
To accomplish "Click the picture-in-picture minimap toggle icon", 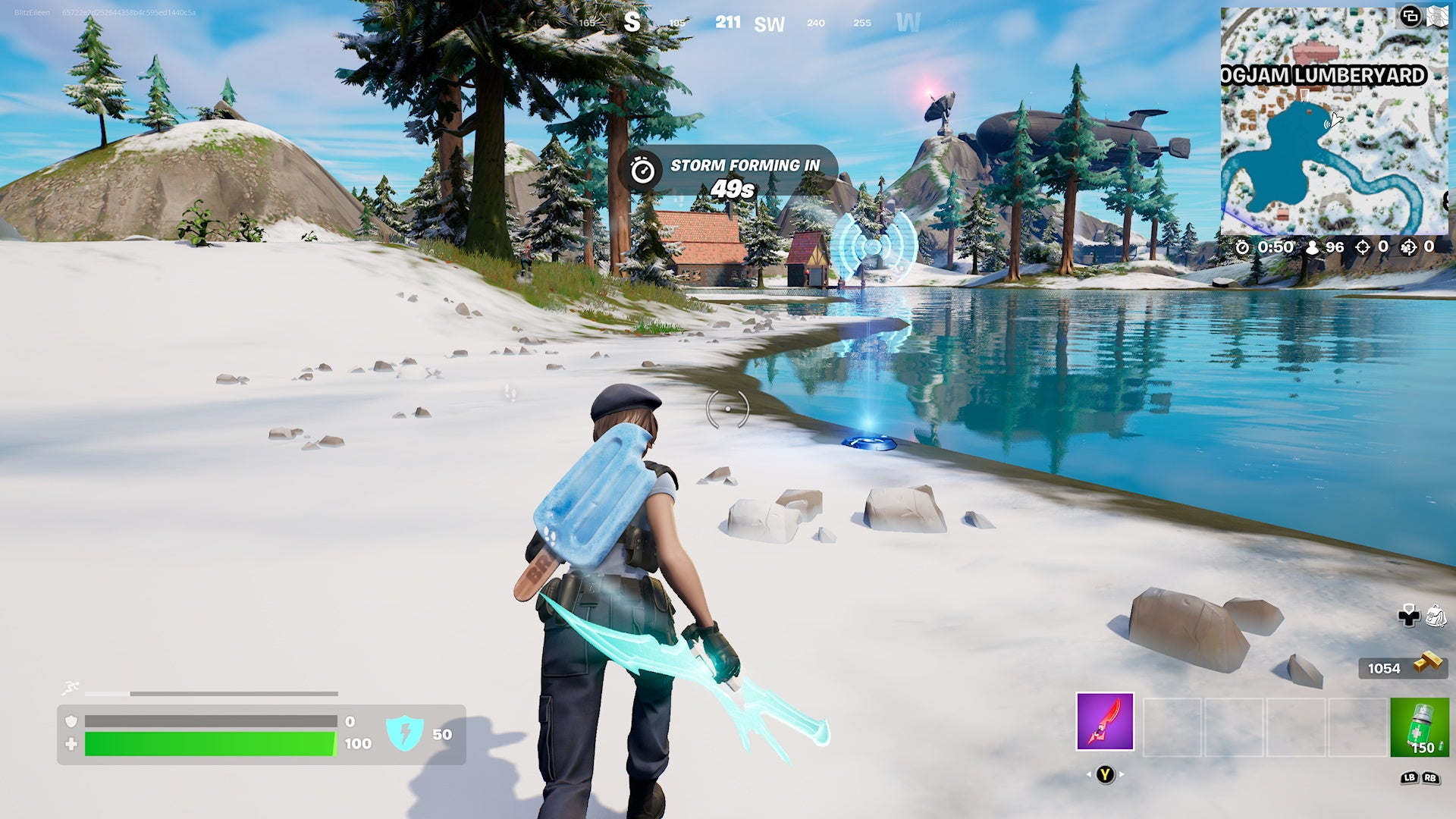I will click(1410, 17).
